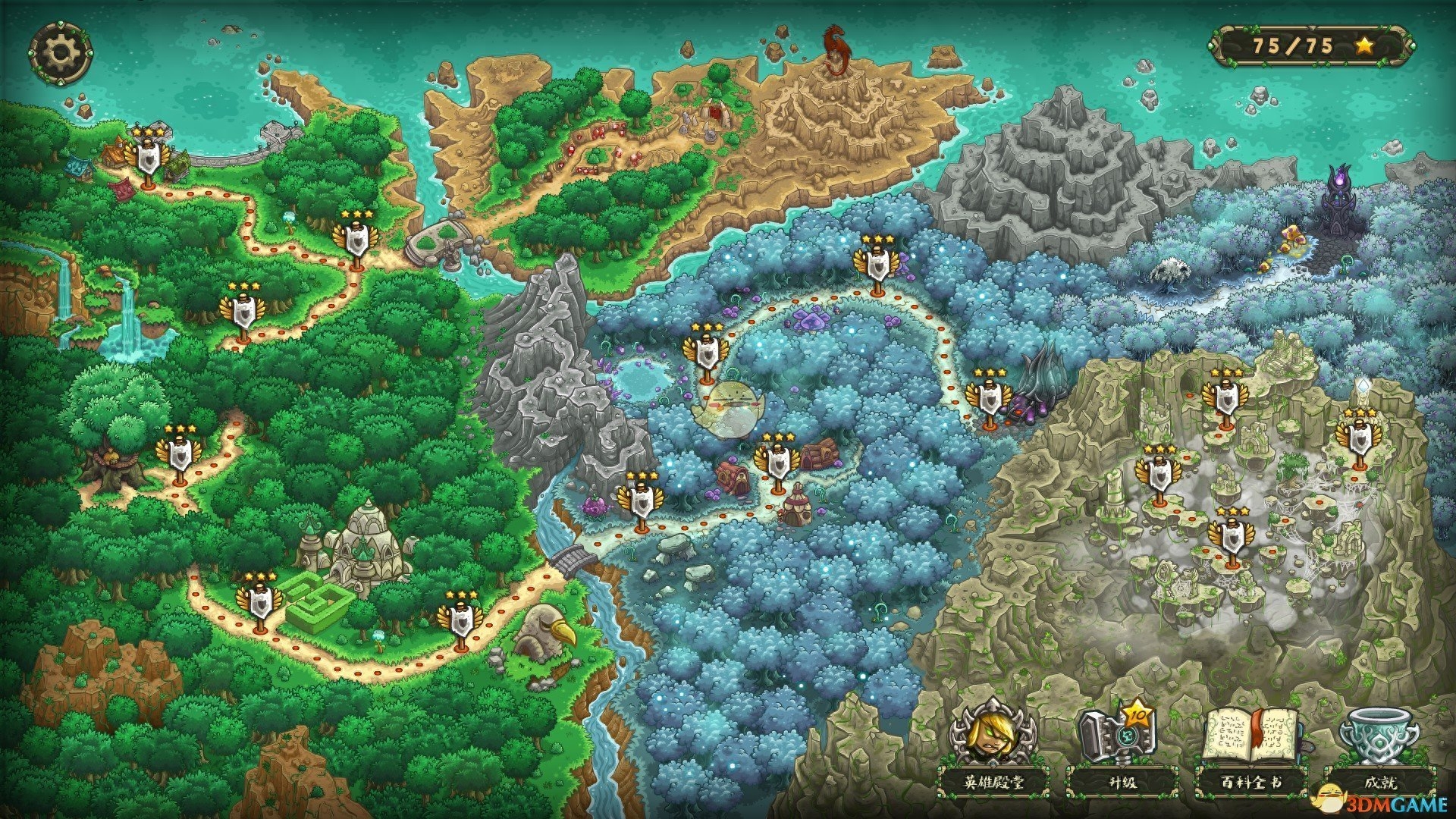Open the settings gear menu

[x=60, y=52]
